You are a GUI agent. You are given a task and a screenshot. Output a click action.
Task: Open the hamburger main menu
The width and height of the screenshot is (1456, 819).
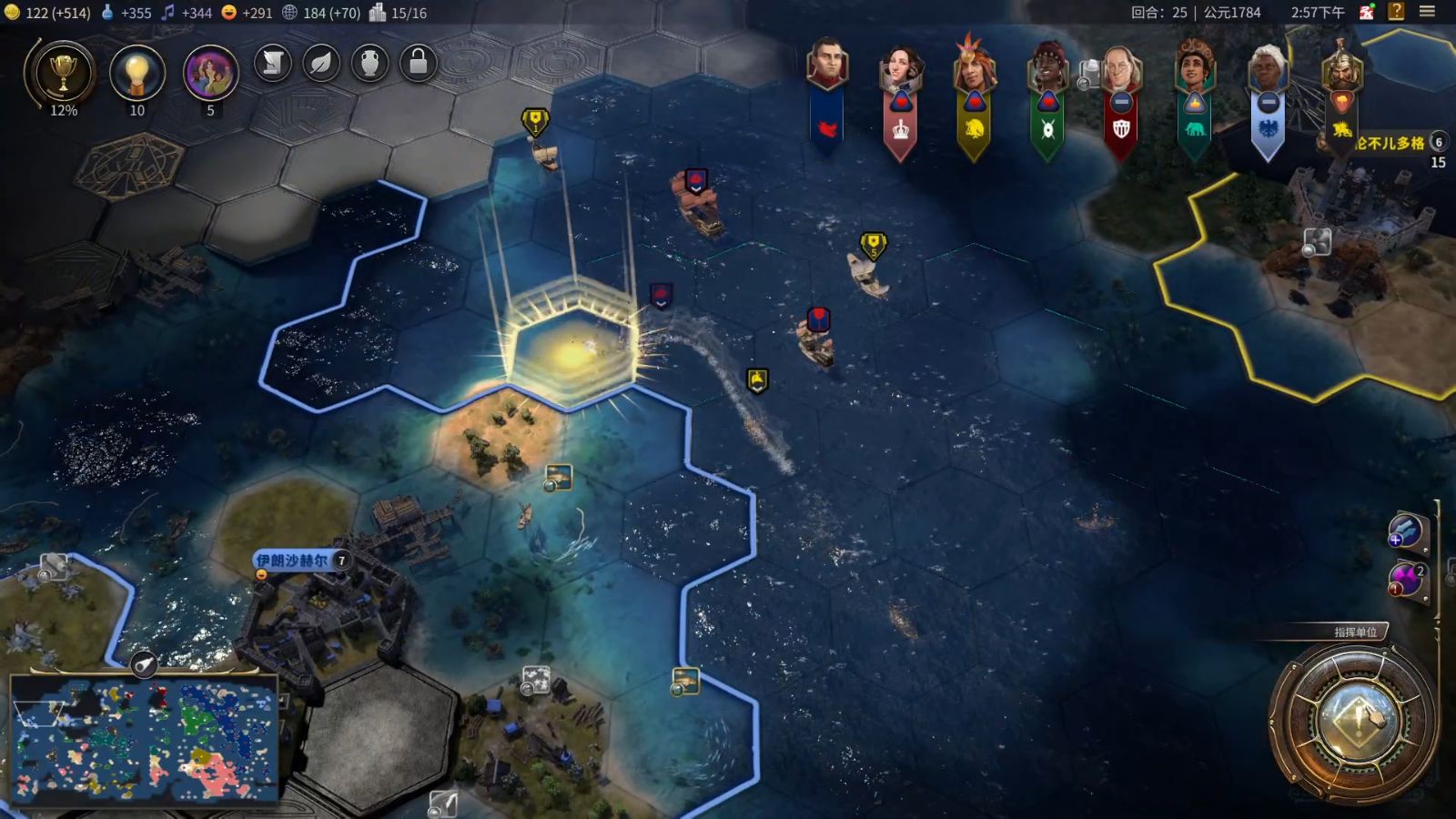1427,12
